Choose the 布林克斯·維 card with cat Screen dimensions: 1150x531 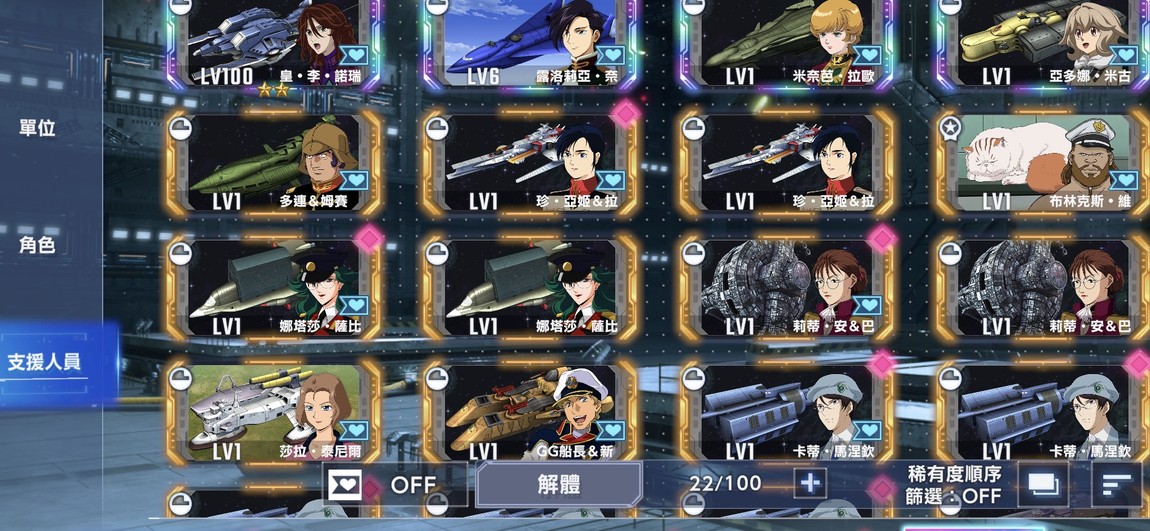[x=1040, y=163]
